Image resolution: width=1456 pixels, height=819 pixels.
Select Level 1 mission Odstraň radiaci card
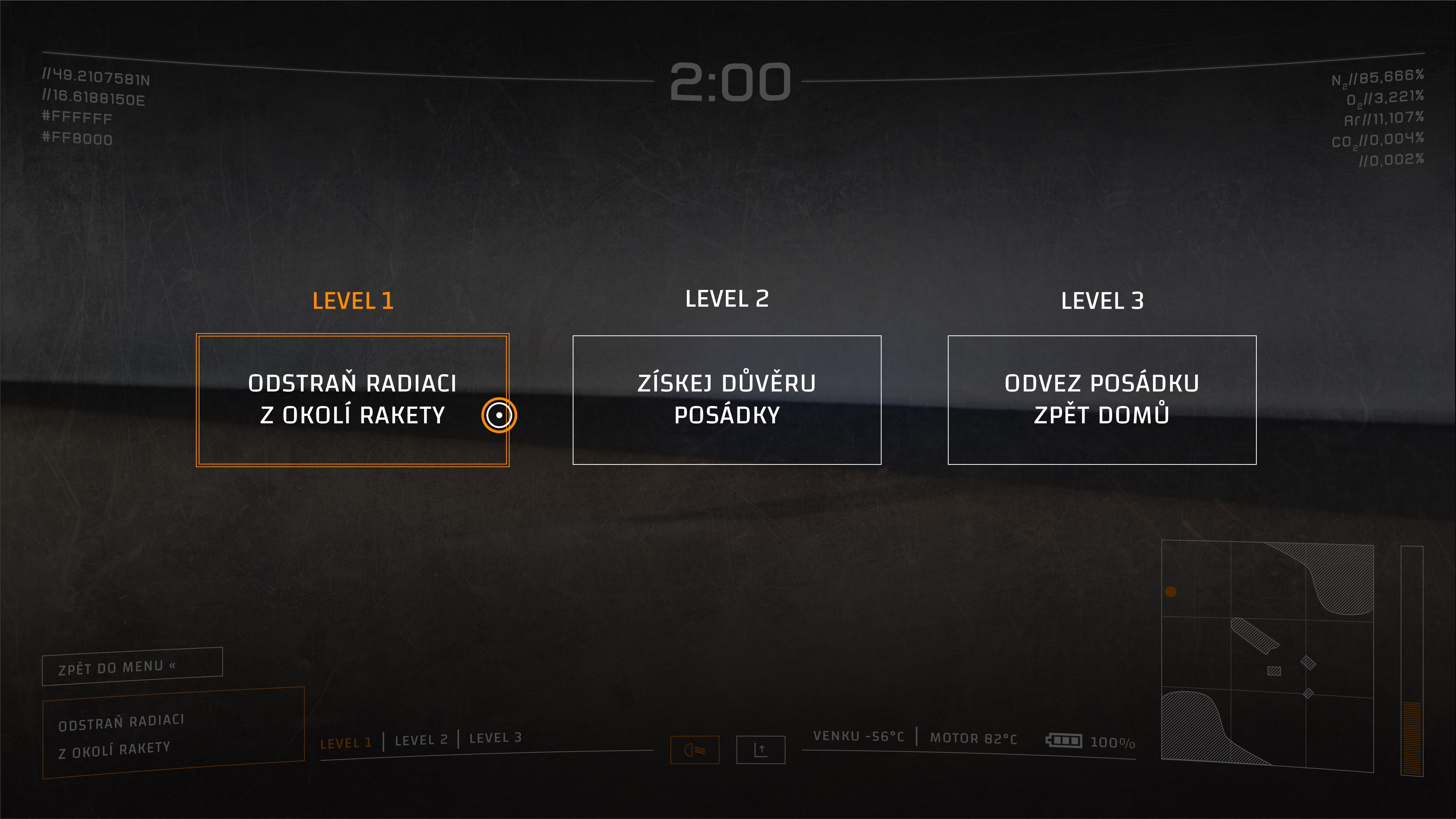[x=352, y=400]
